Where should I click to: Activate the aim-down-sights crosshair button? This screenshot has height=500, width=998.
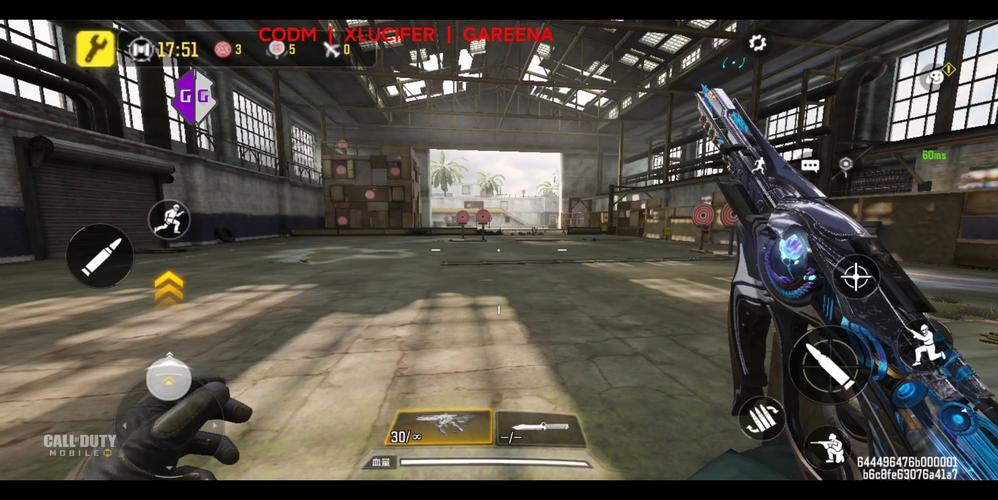(x=856, y=278)
